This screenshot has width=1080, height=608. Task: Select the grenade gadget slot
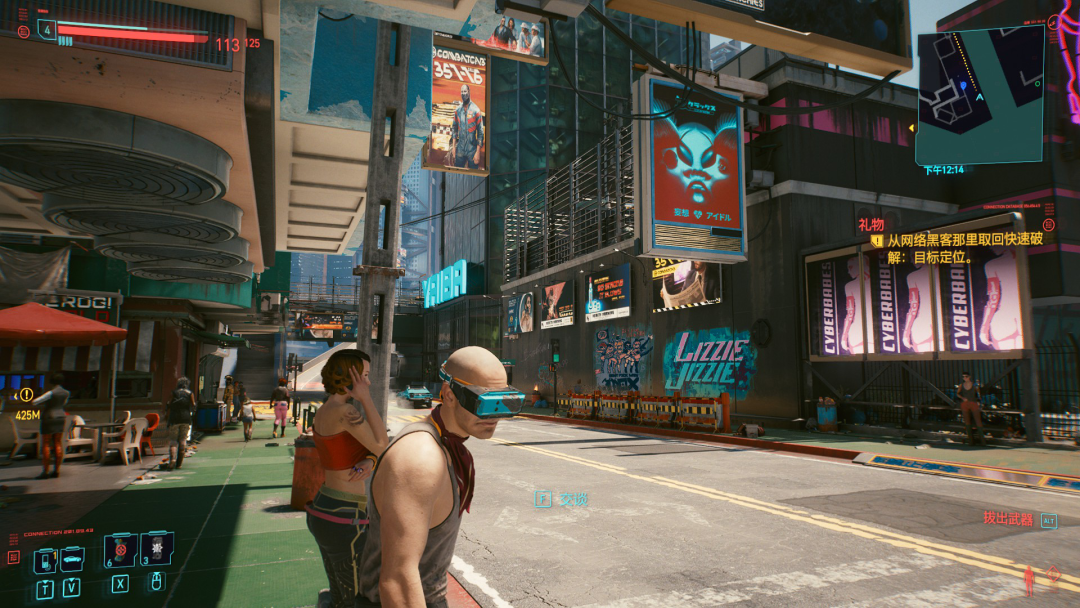point(157,548)
